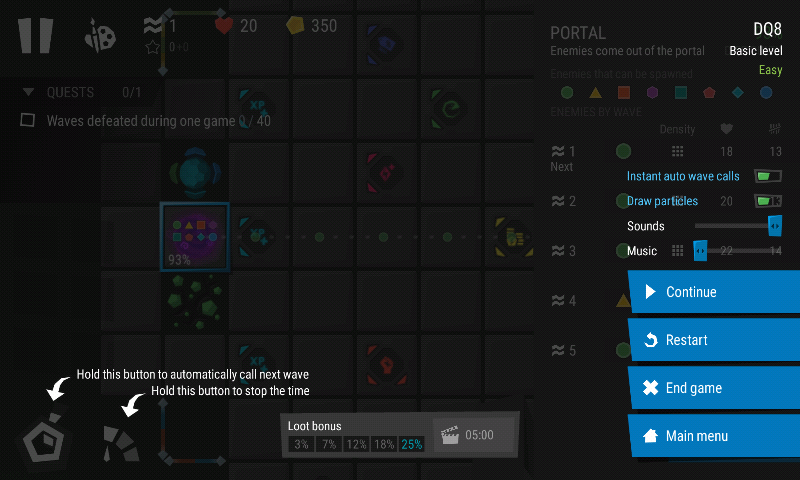Return to the Main menu
The image size is (800, 480).
[x=714, y=436]
